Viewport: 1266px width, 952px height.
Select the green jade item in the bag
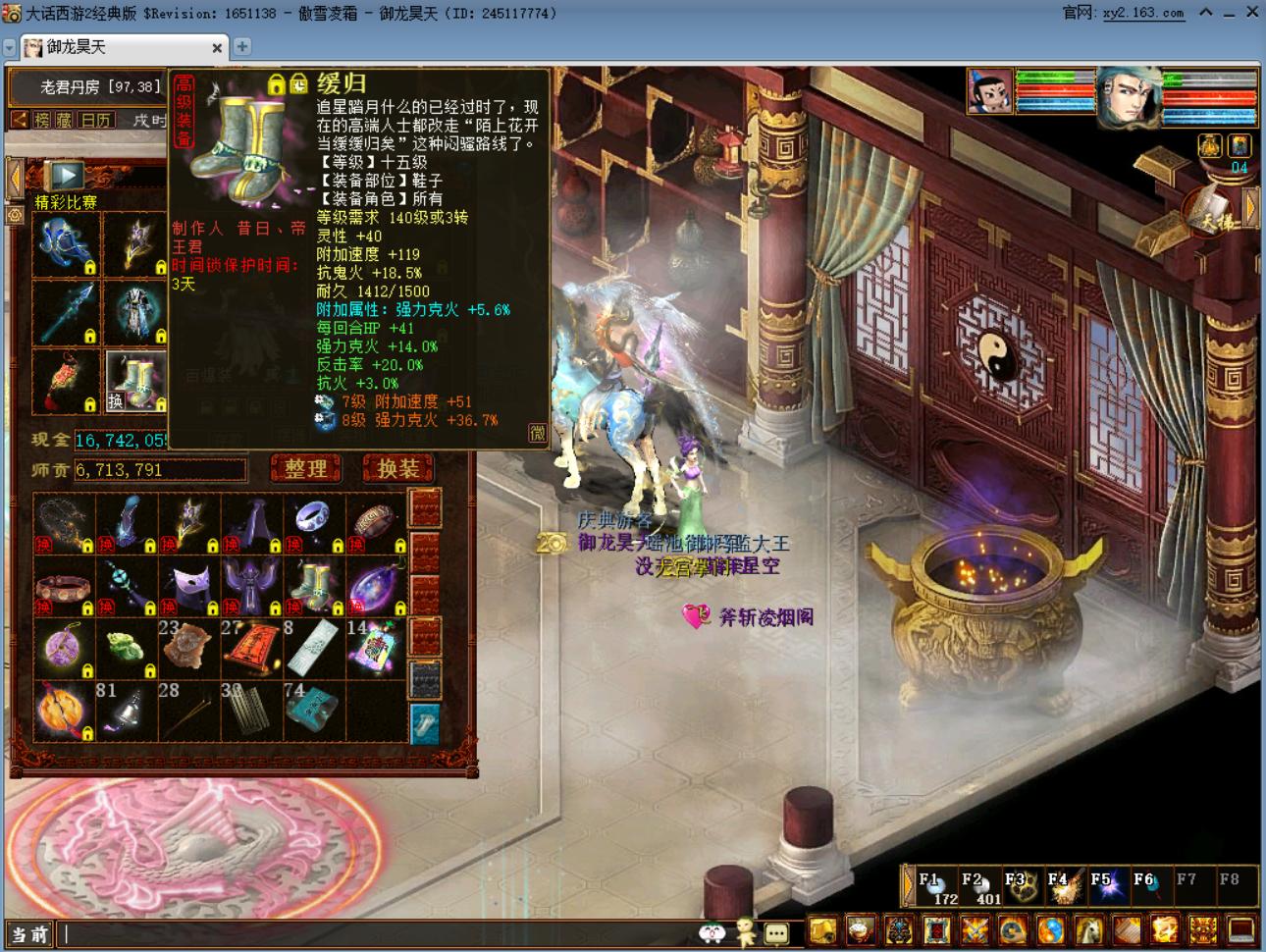click(x=128, y=649)
